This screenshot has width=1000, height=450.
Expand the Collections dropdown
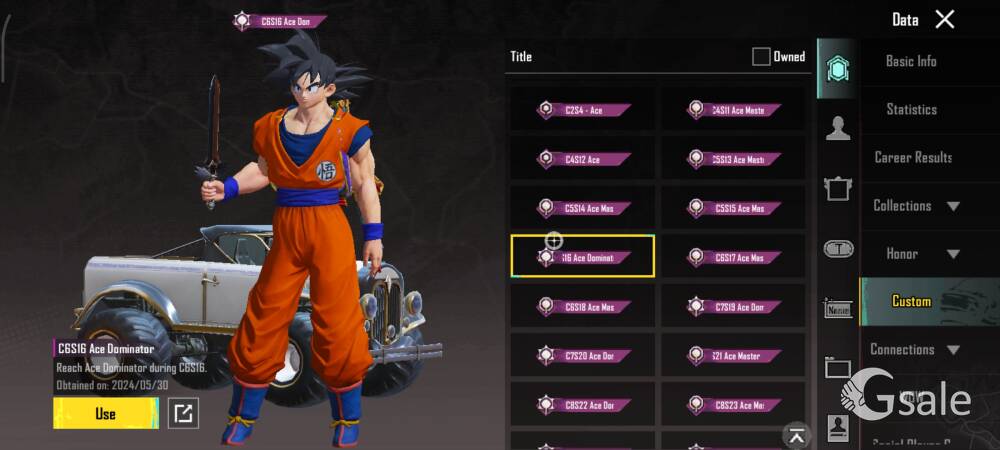916,205
